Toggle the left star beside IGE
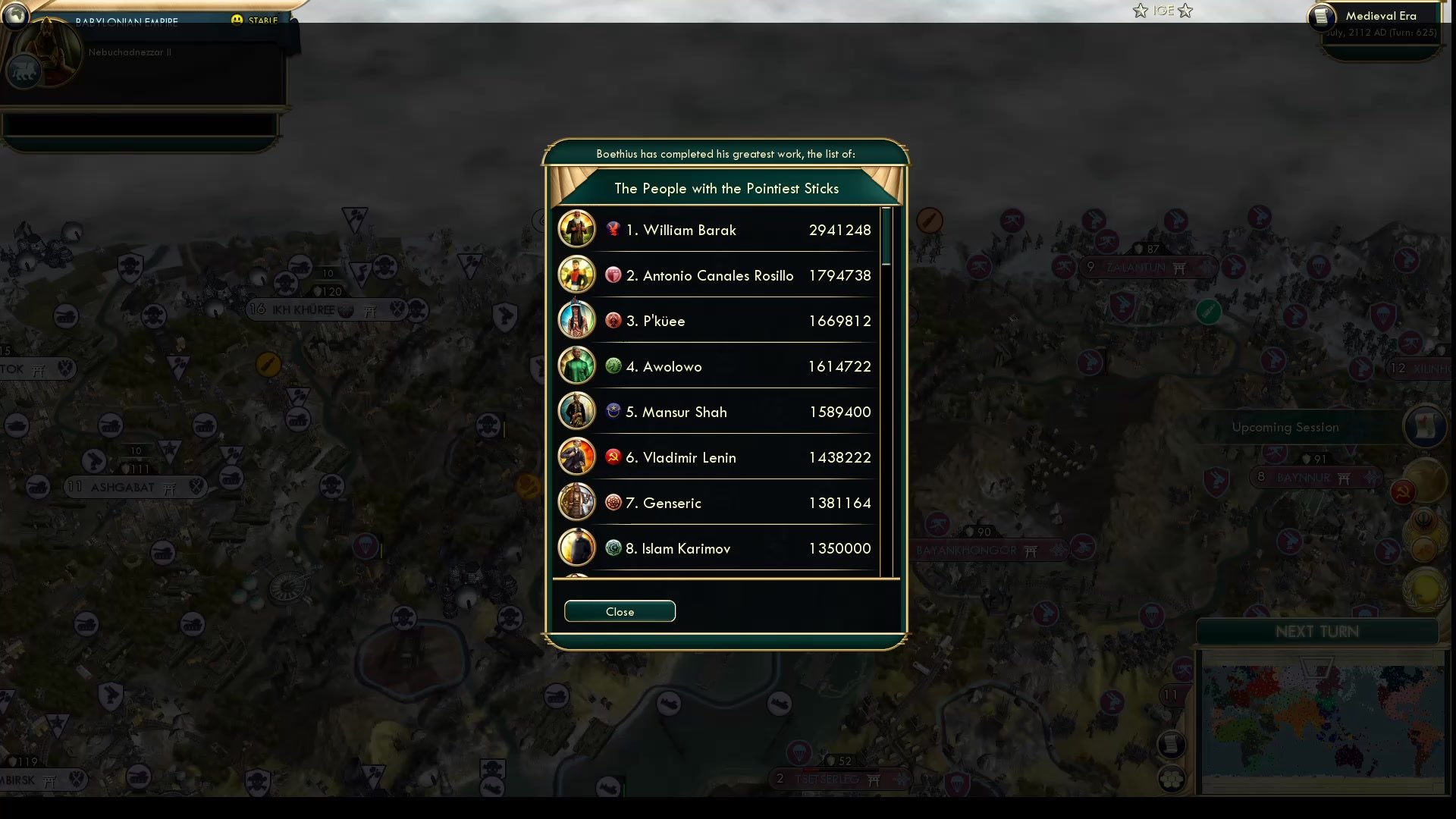1456x819 pixels. tap(1140, 11)
